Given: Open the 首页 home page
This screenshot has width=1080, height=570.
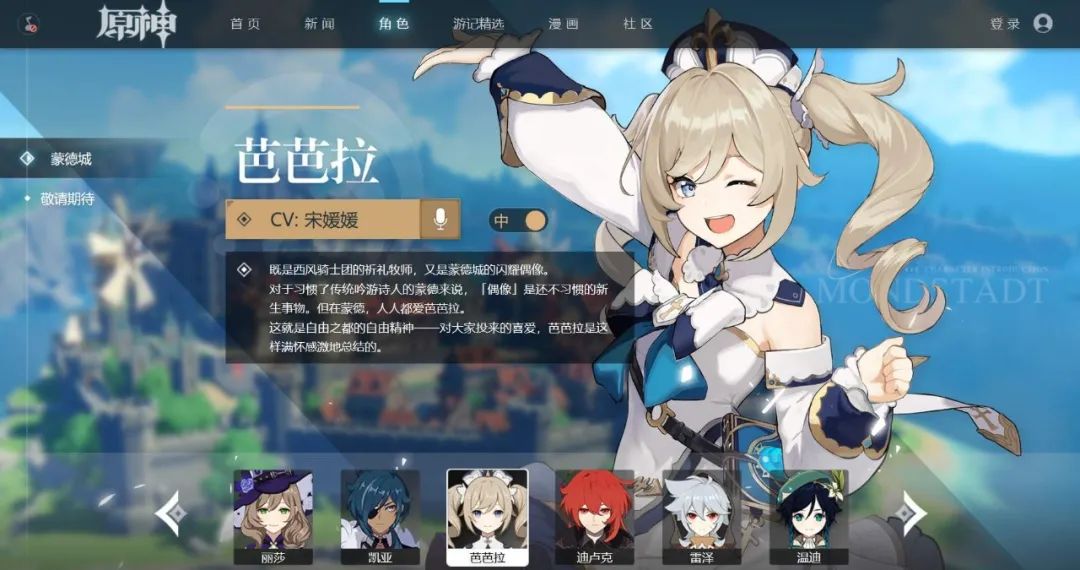Looking at the screenshot, I should [x=244, y=24].
